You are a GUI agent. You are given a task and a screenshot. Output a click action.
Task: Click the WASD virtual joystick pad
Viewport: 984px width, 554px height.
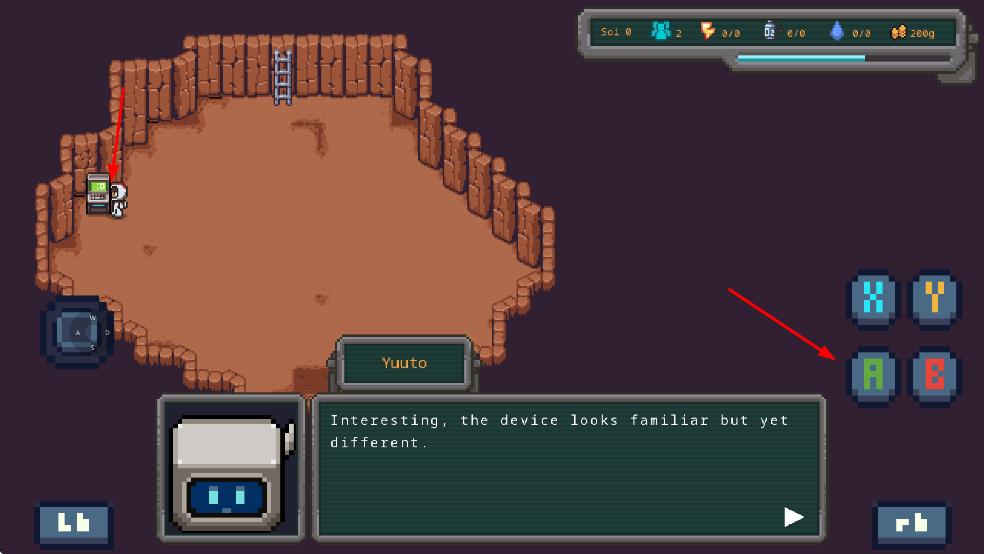pyautogui.click(x=78, y=331)
